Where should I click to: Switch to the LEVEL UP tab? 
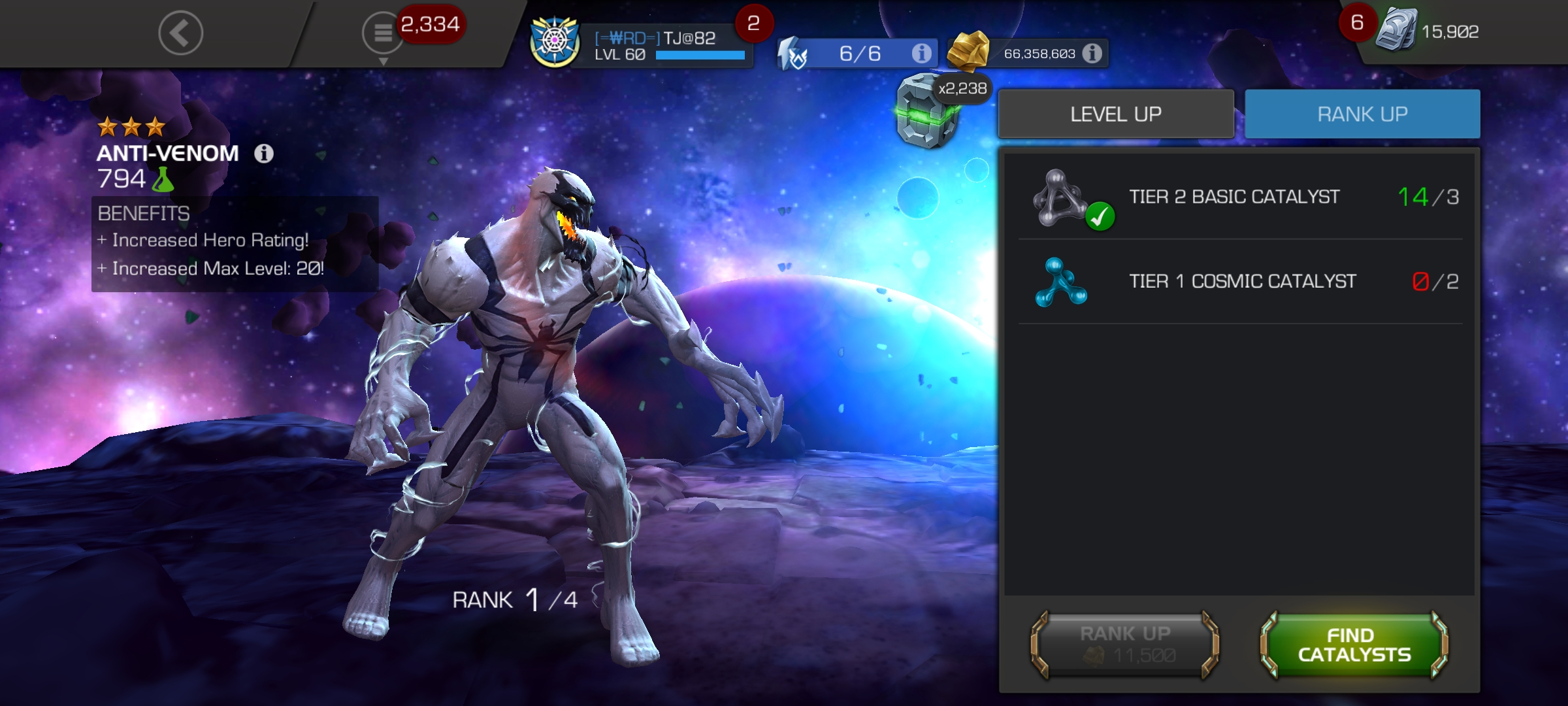coord(1117,113)
